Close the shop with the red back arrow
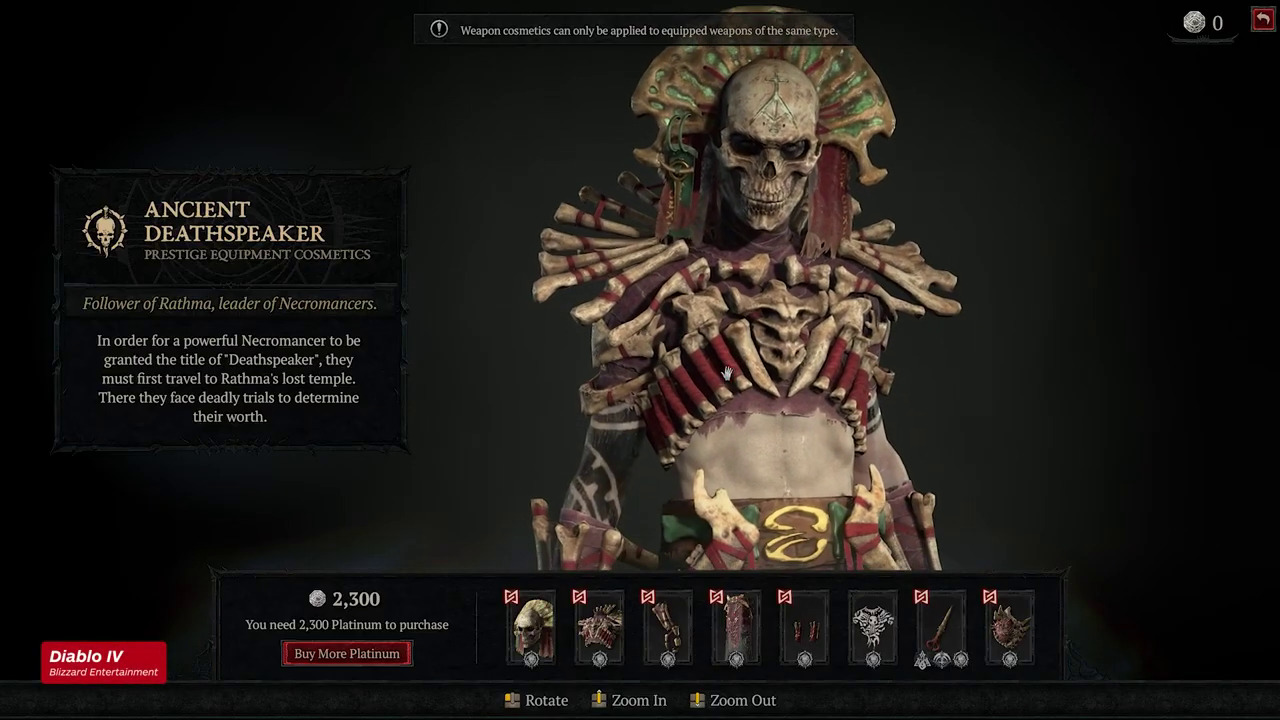This screenshot has height=720, width=1280. point(1262,19)
